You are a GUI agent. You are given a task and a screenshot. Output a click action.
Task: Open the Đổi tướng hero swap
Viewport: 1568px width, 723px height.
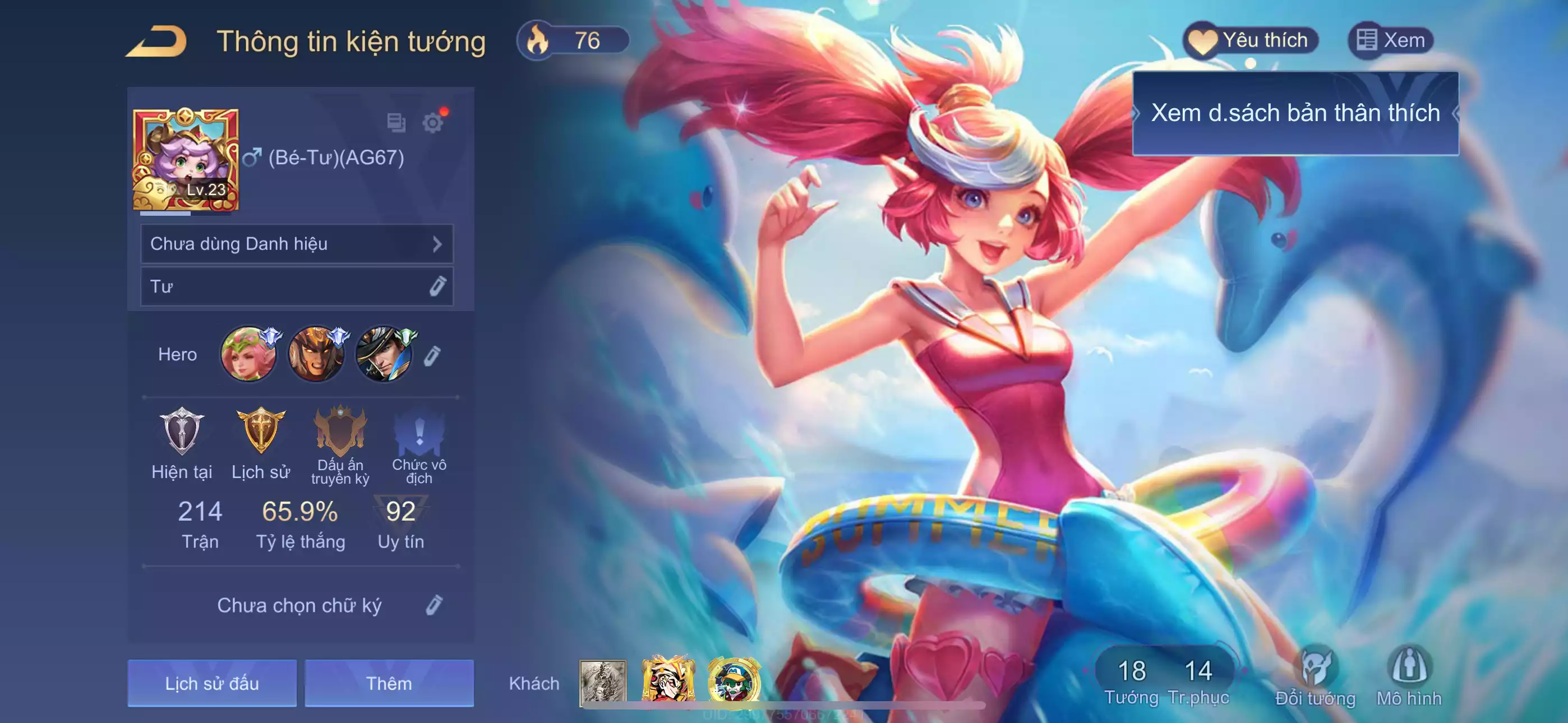pyautogui.click(x=1315, y=675)
